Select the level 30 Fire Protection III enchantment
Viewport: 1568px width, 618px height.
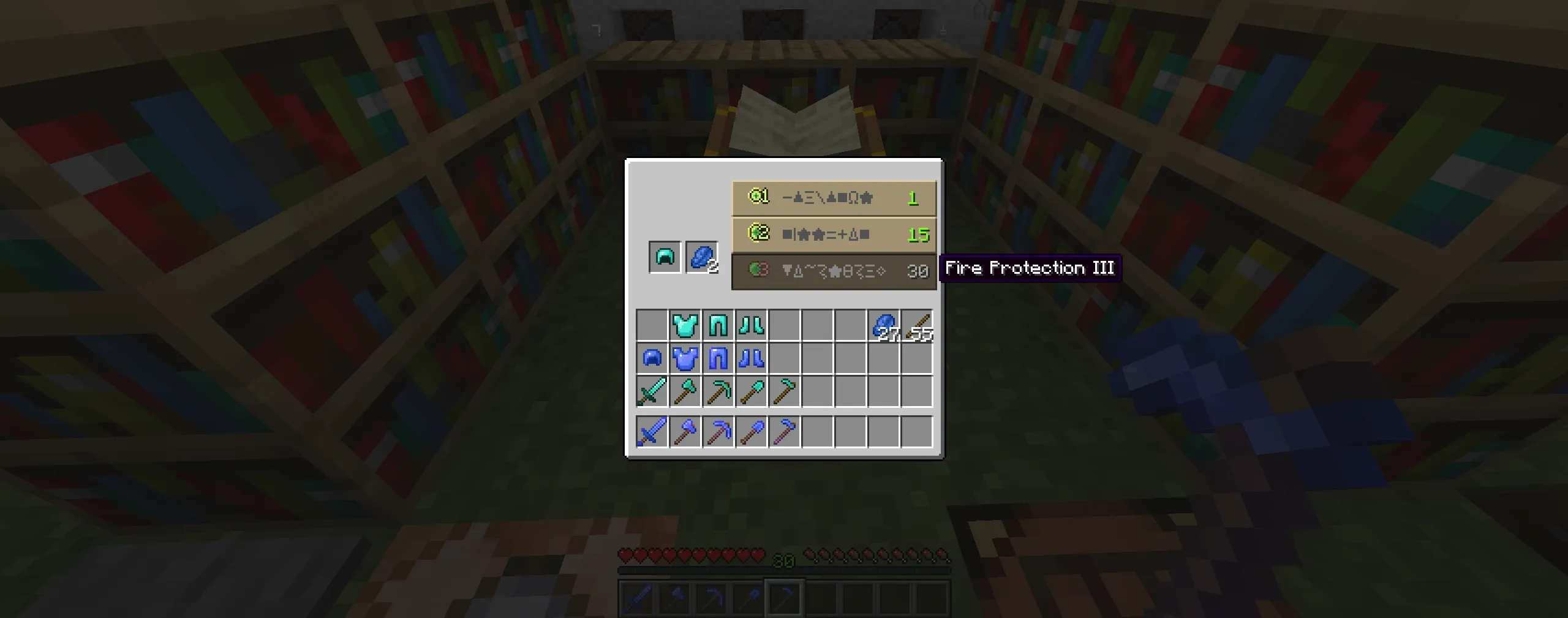(x=833, y=271)
